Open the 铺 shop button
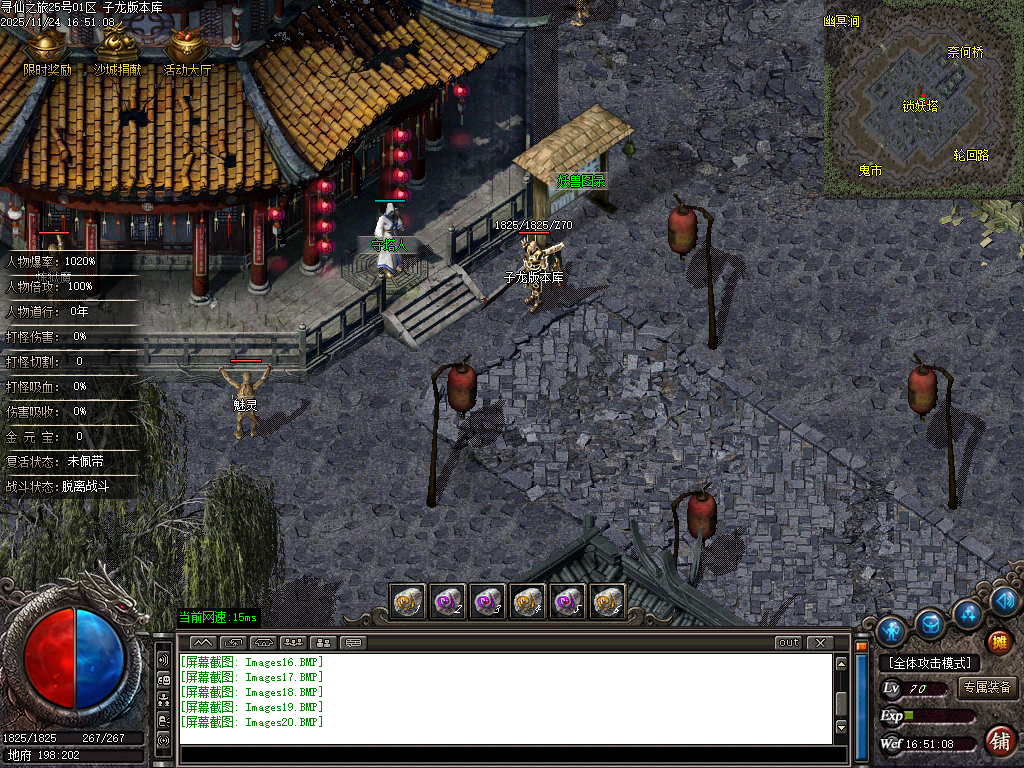The image size is (1024, 768). point(999,740)
